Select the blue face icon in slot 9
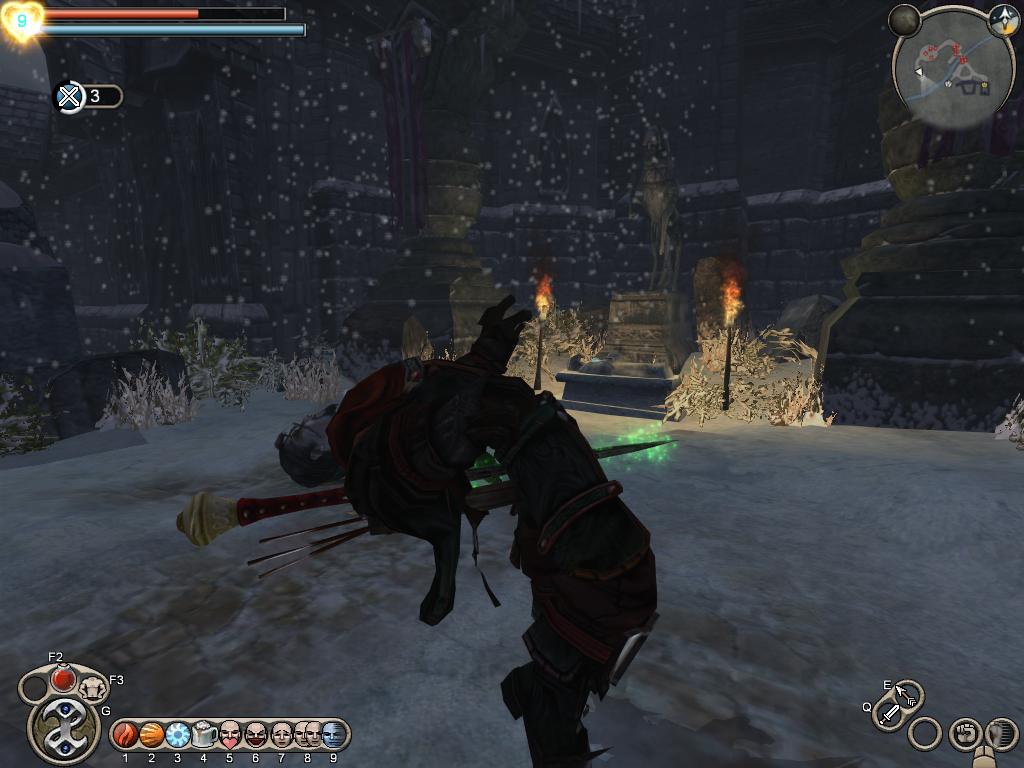Screen dimensions: 1024x768 pyautogui.click(x=333, y=735)
